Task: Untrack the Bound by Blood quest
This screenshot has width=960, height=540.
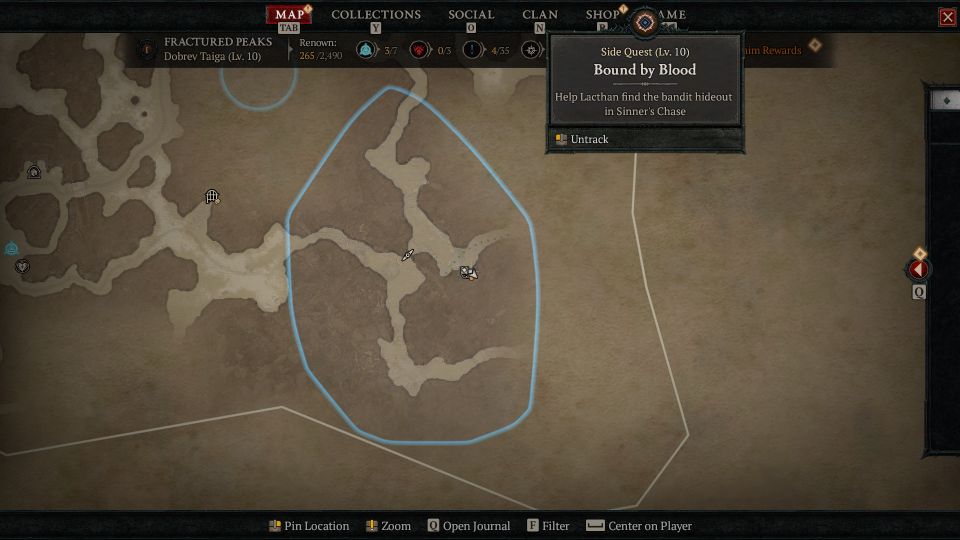Action: pyautogui.click(x=589, y=139)
